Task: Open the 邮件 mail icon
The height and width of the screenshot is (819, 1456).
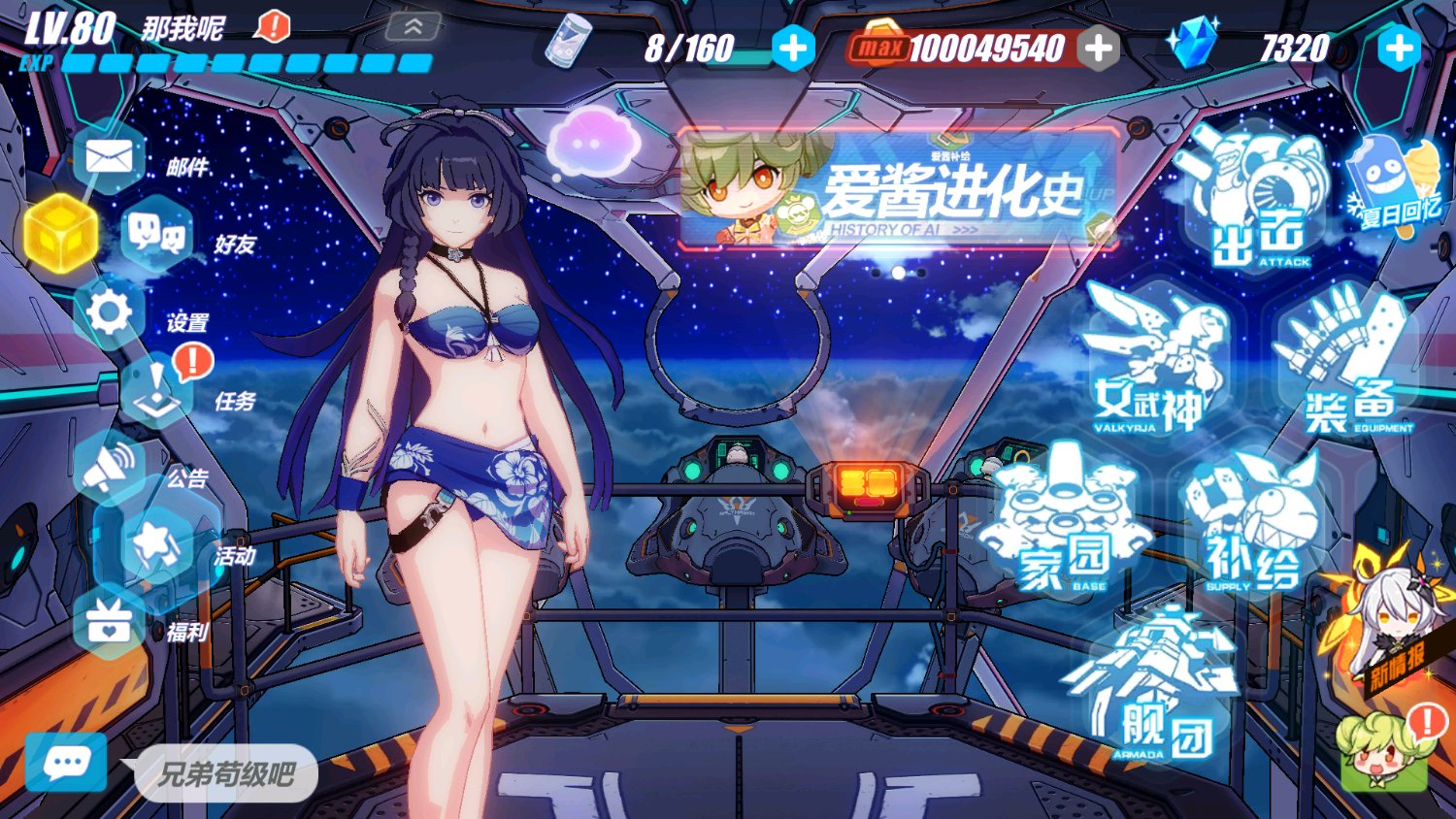Action: [x=110, y=157]
